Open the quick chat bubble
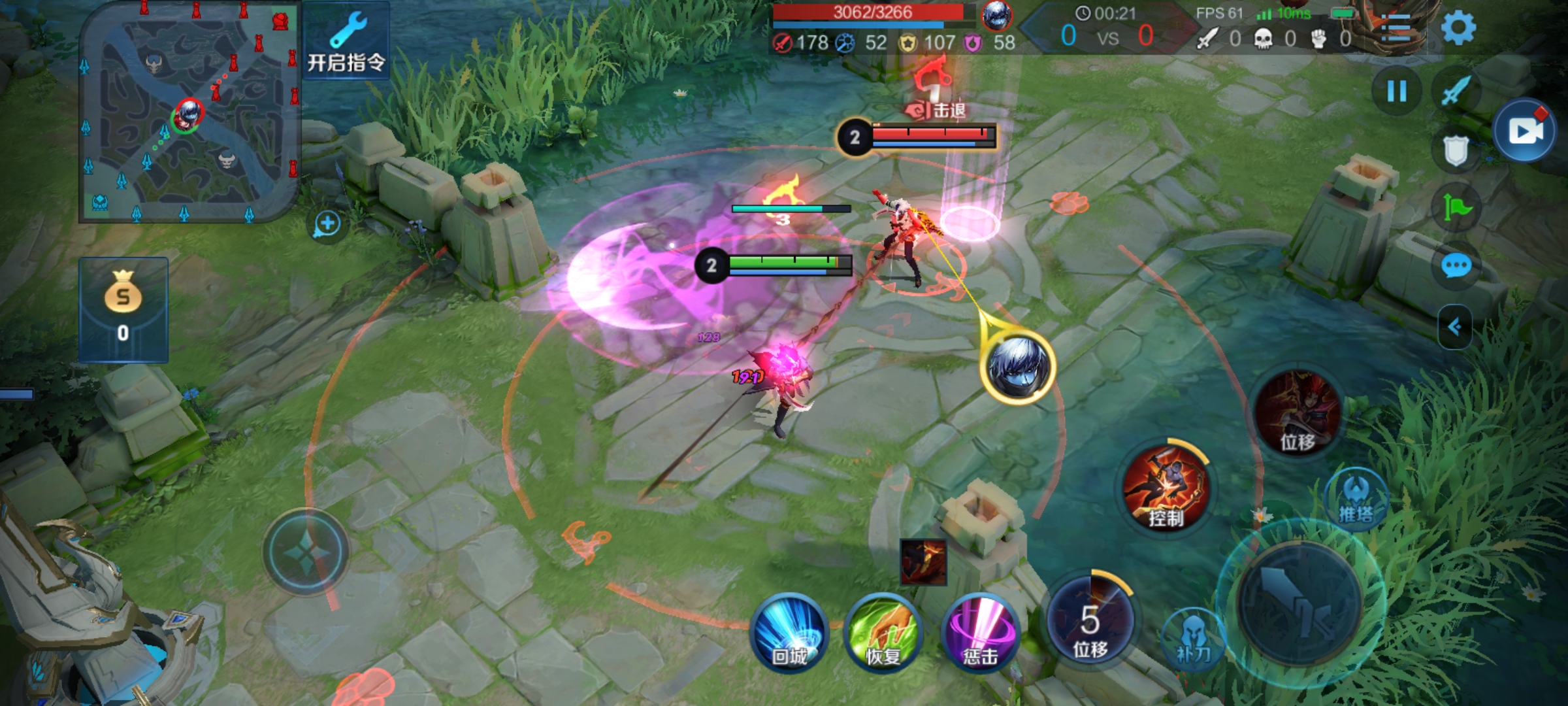The height and width of the screenshot is (706, 1568). [x=1456, y=267]
